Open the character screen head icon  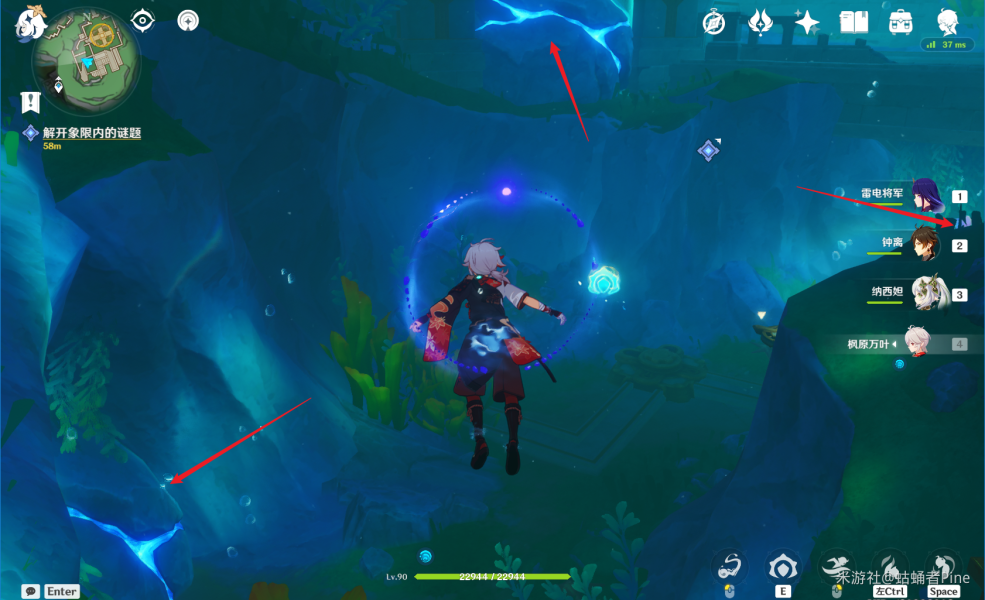click(x=947, y=22)
